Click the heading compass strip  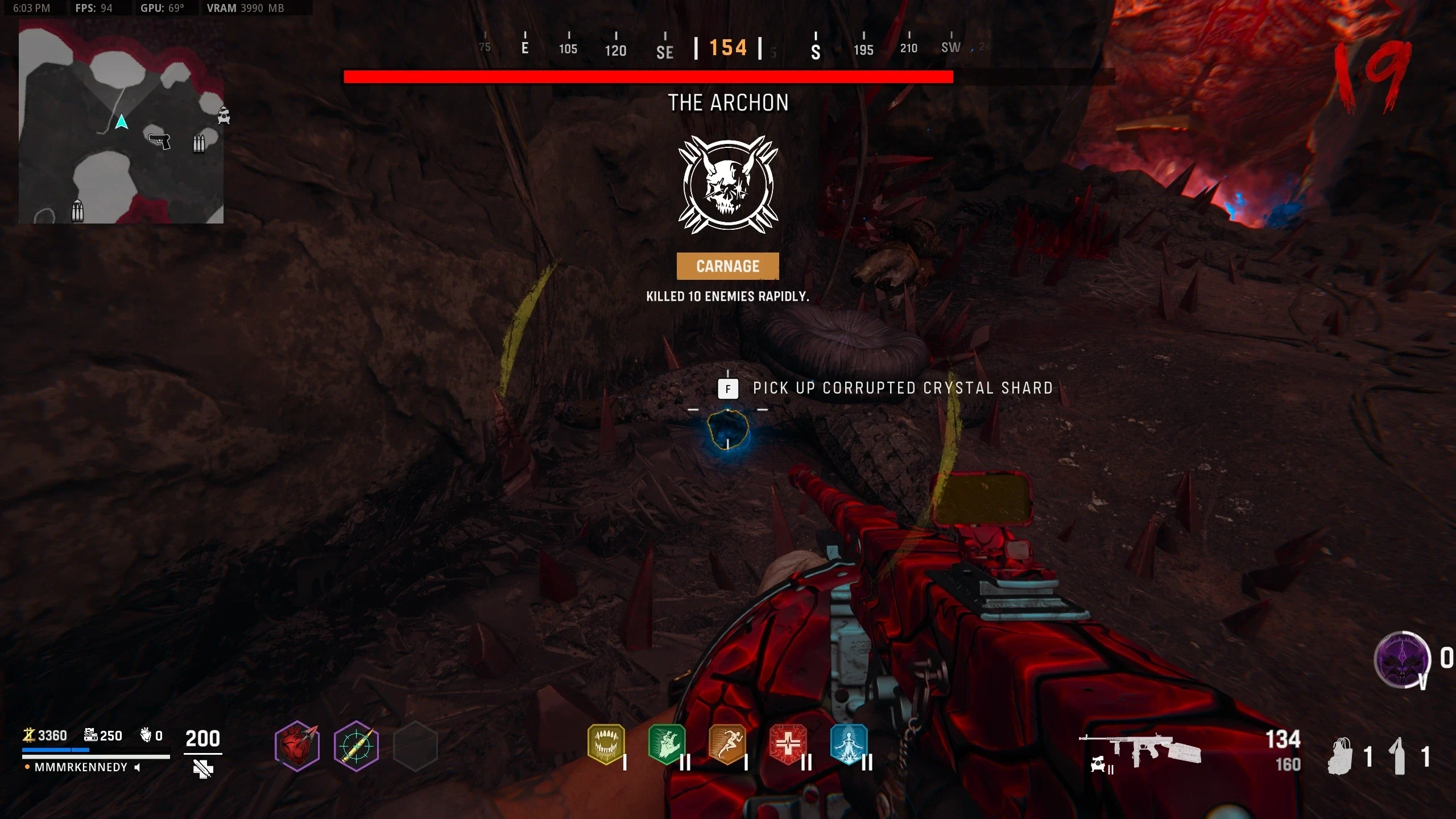[728, 48]
